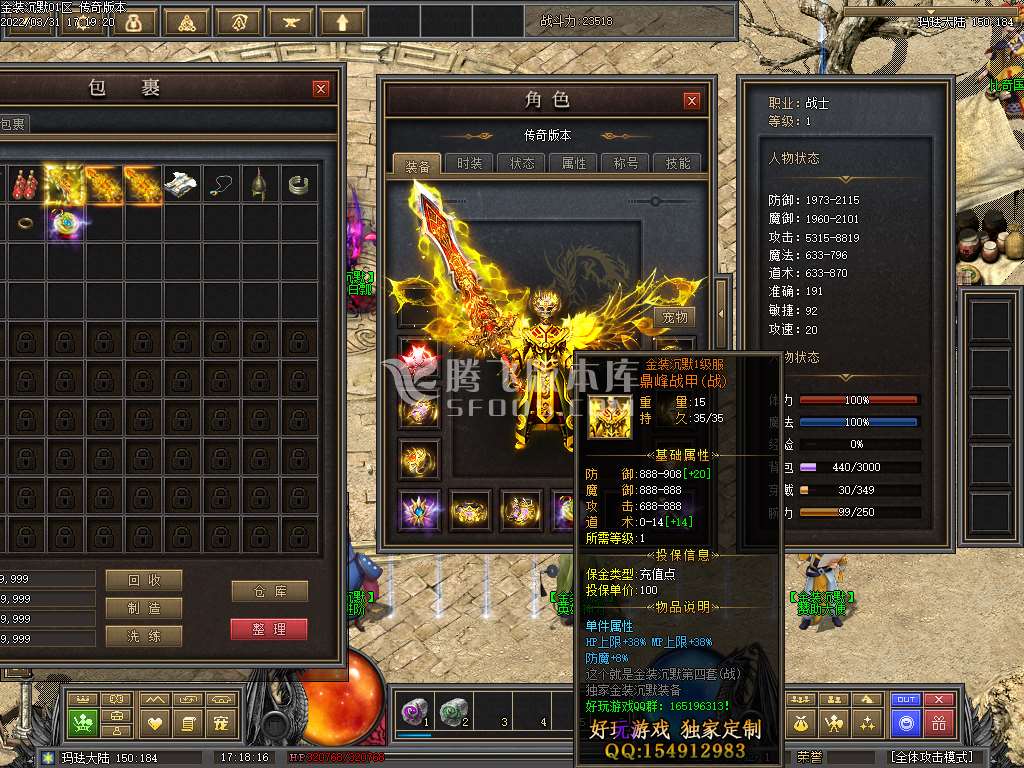The height and width of the screenshot is (768, 1024).
Task: Sort the bag with 整理 button
Action: 269,629
